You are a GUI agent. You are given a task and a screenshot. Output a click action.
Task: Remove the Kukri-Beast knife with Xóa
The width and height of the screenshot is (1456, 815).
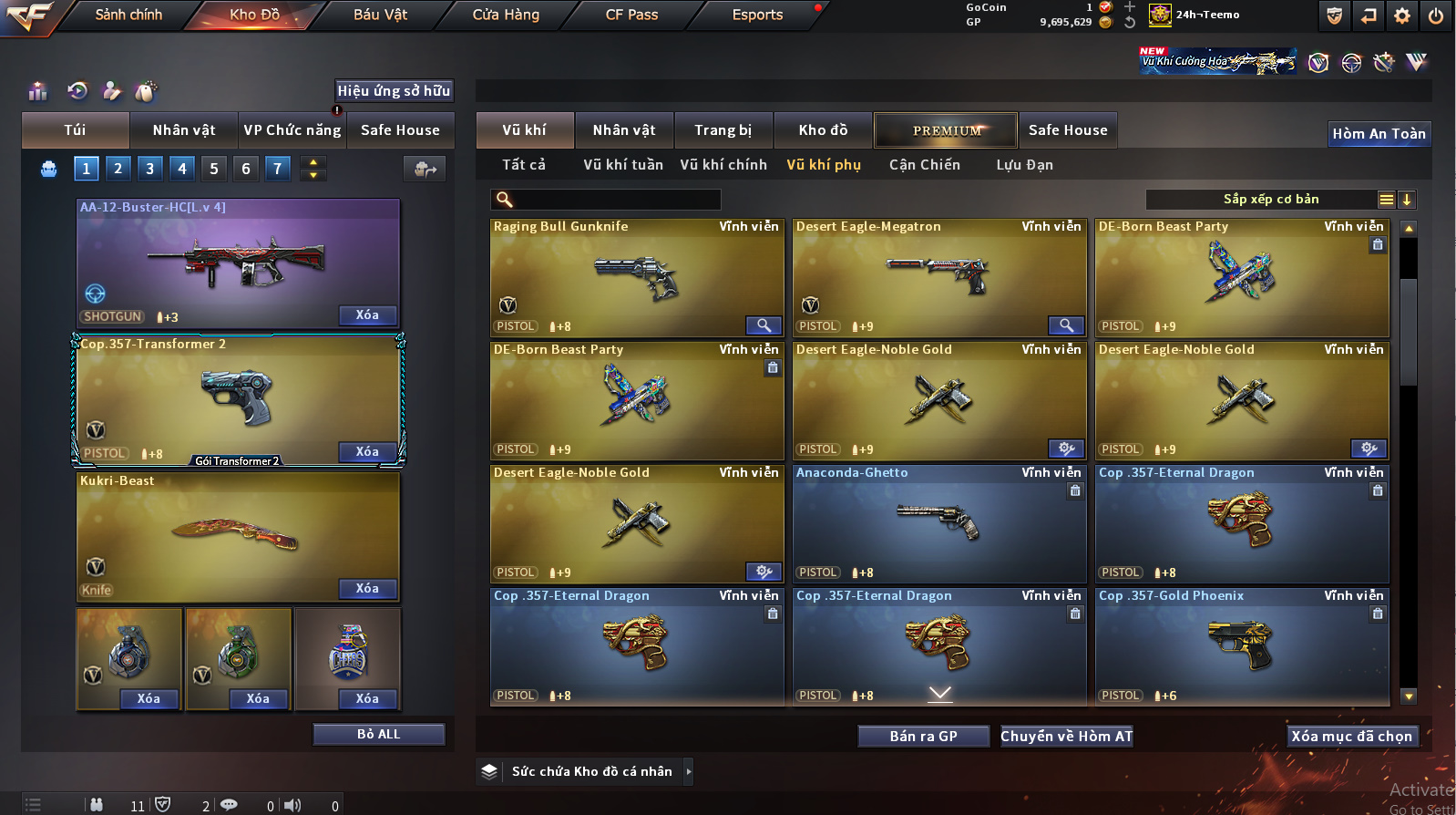click(x=367, y=589)
